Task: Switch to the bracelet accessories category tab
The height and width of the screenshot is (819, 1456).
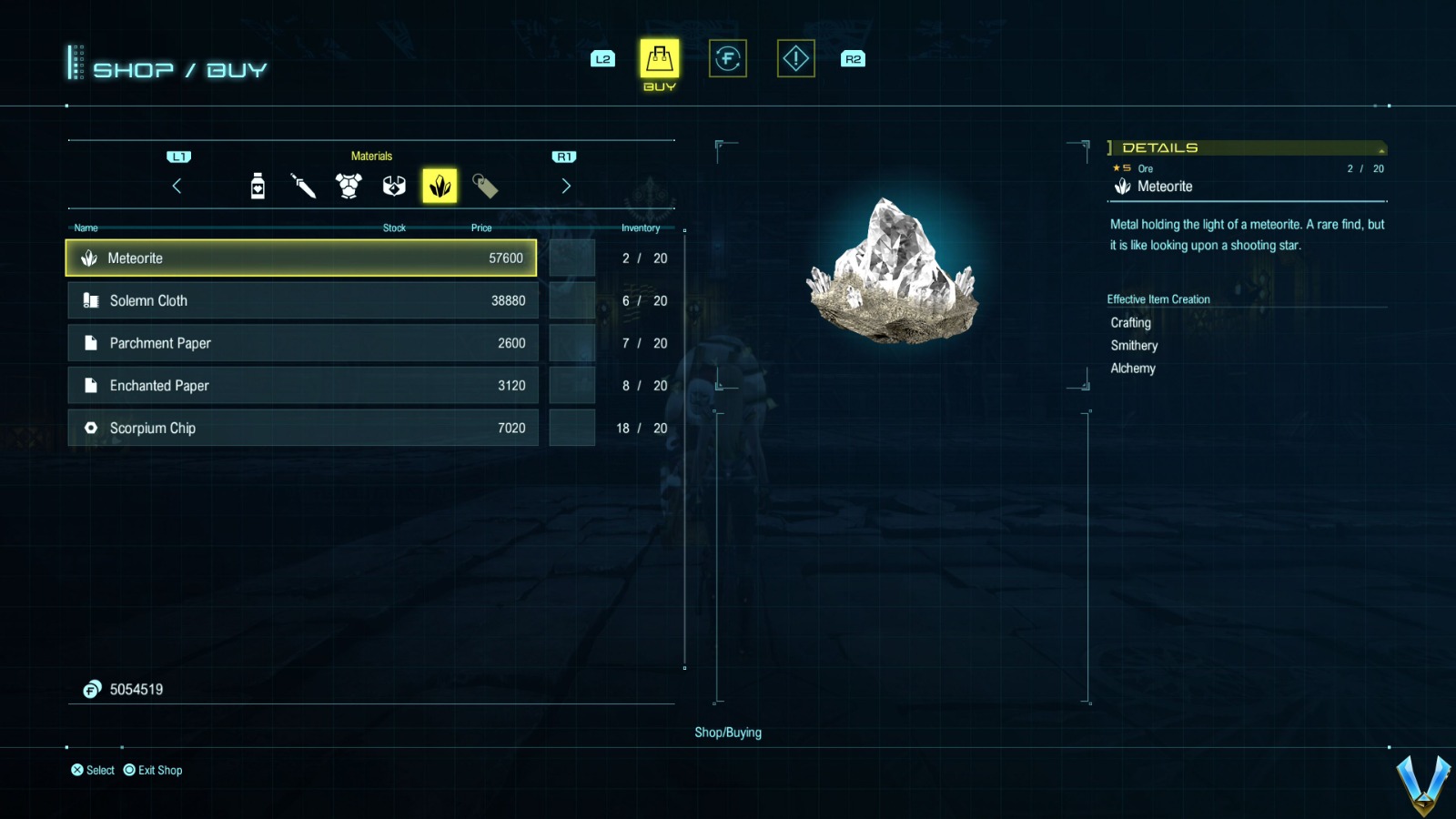Action: (394, 186)
